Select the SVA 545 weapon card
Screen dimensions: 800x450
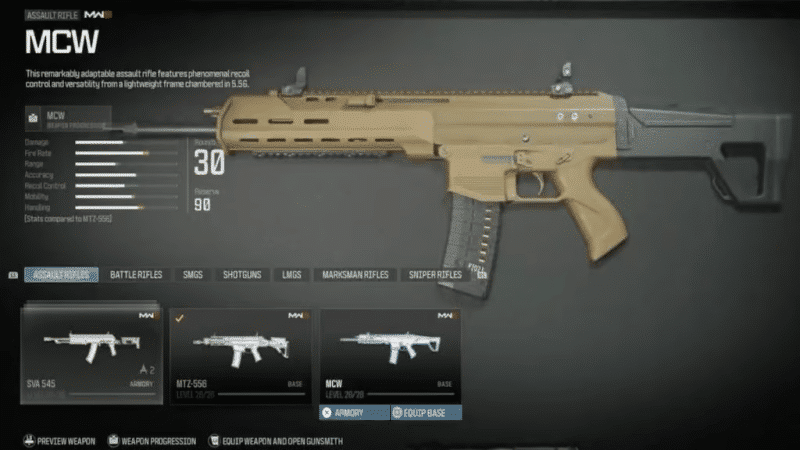pyautogui.click(x=91, y=356)
